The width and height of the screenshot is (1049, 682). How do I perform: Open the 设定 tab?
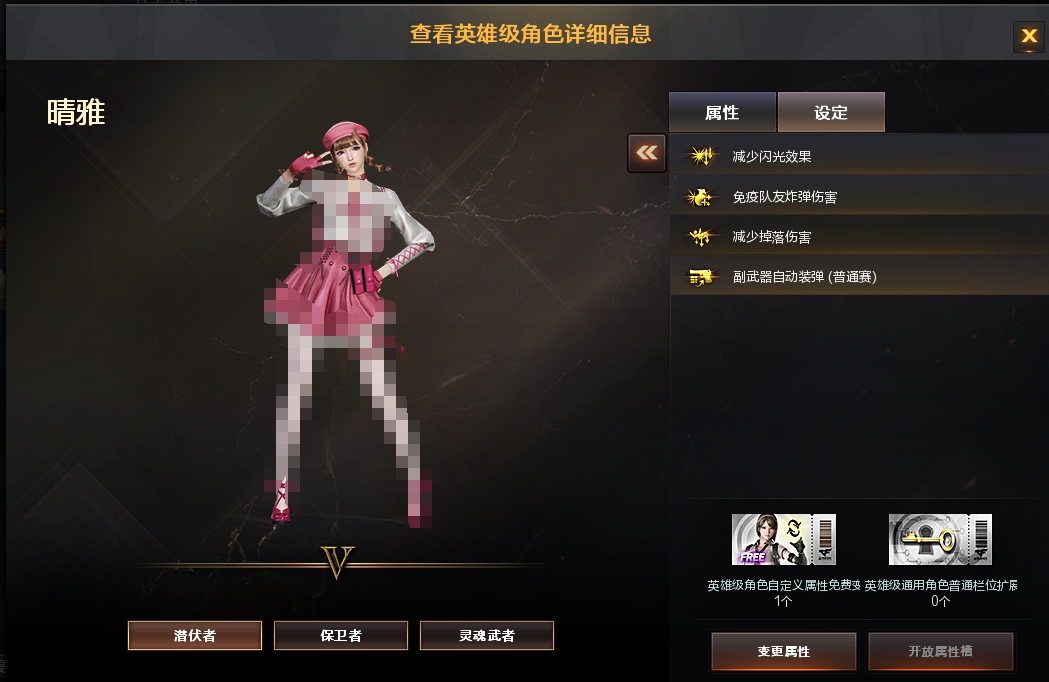click(x=831, y=113)
